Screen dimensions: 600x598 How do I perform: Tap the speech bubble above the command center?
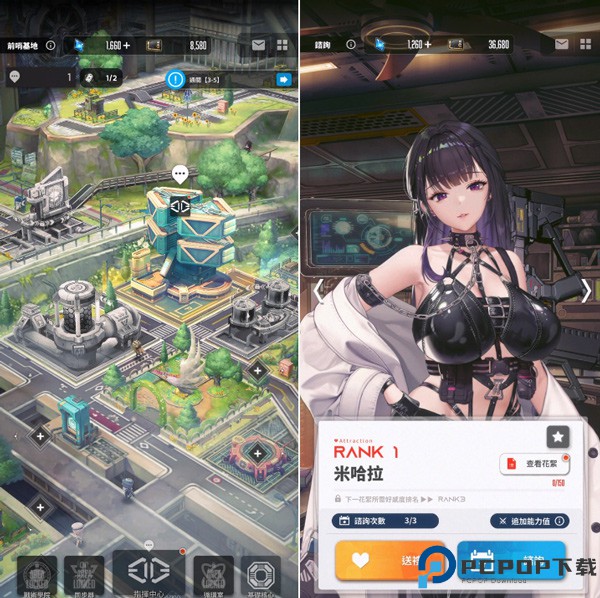coord(180,174)
